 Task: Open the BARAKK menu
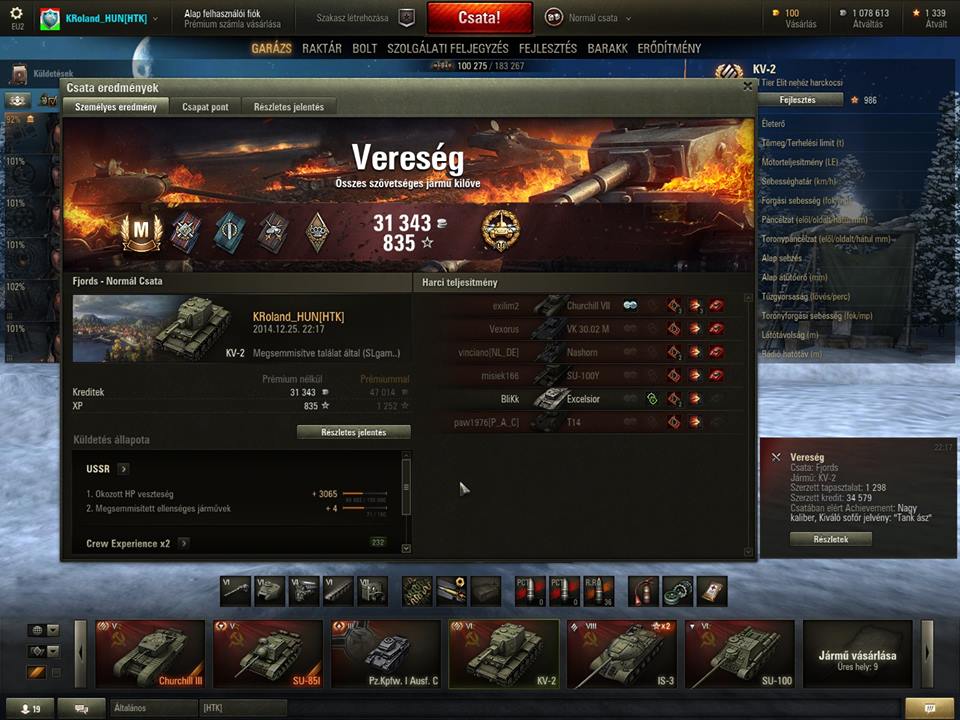(x=608, y=48)
